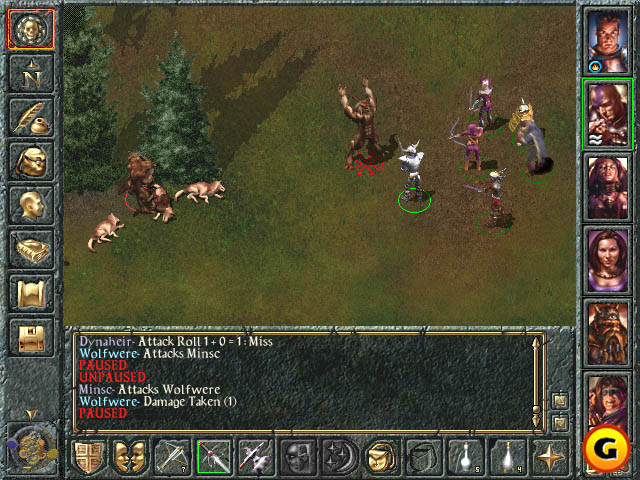Open the journal quill and inkwell button
Viewport: 640px width, 480px height.
[x=29, y=117]
